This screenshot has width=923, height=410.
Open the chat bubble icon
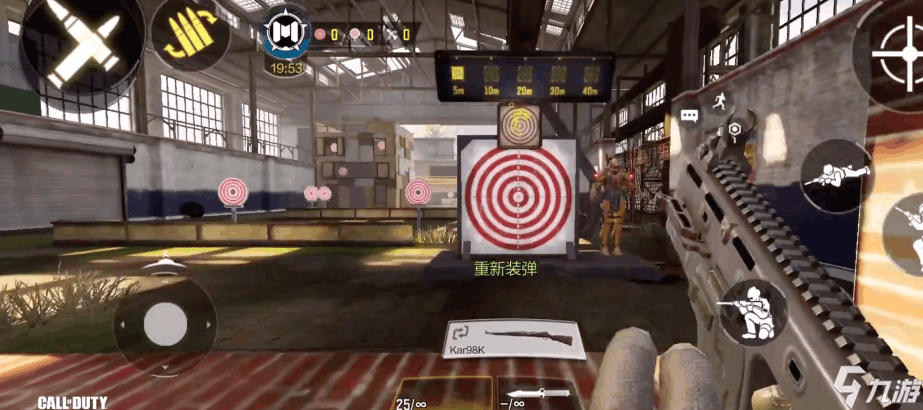(x=690, y=116)
